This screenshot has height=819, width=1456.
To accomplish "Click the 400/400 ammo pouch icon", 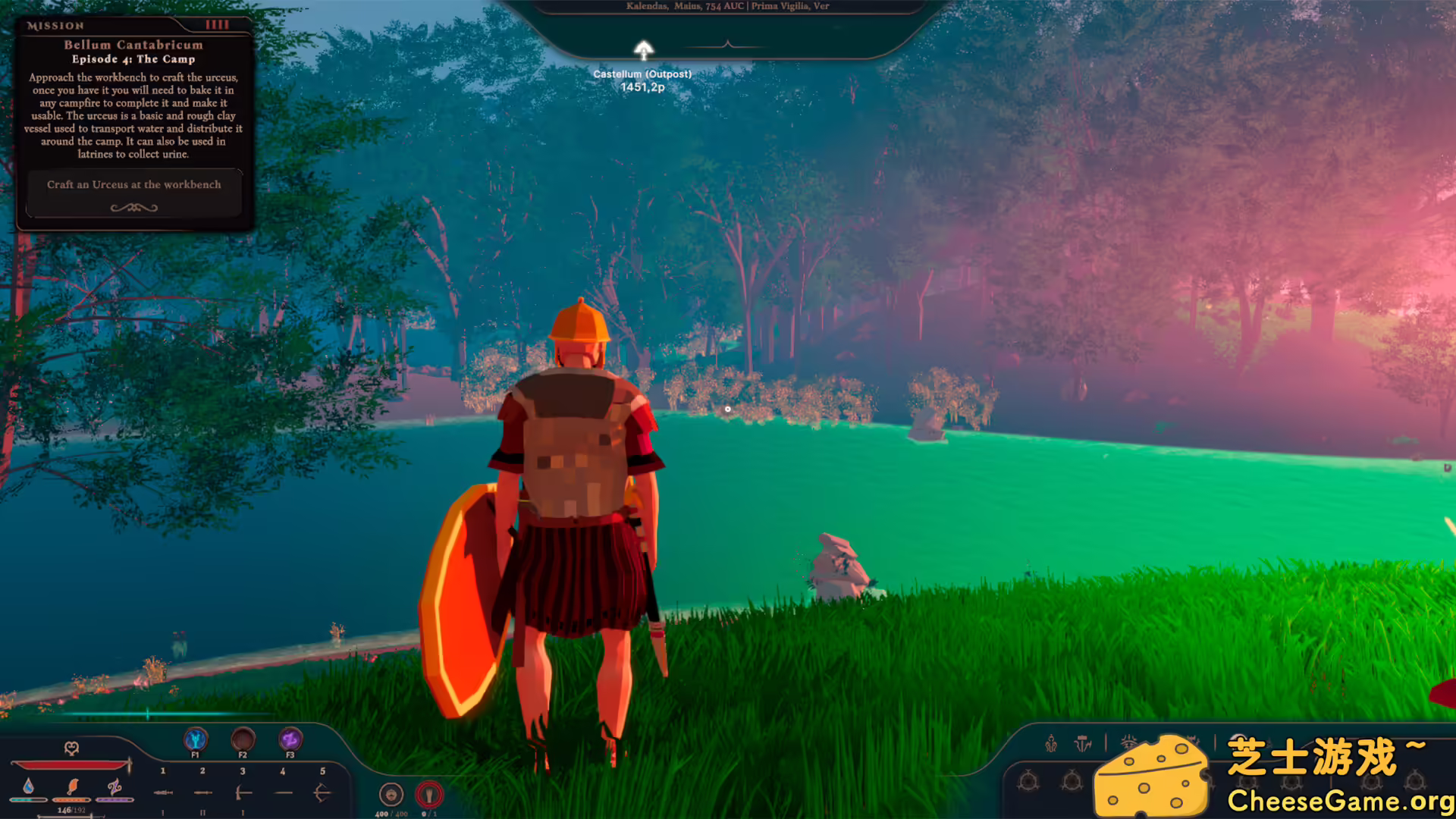I will pos(391,793).
